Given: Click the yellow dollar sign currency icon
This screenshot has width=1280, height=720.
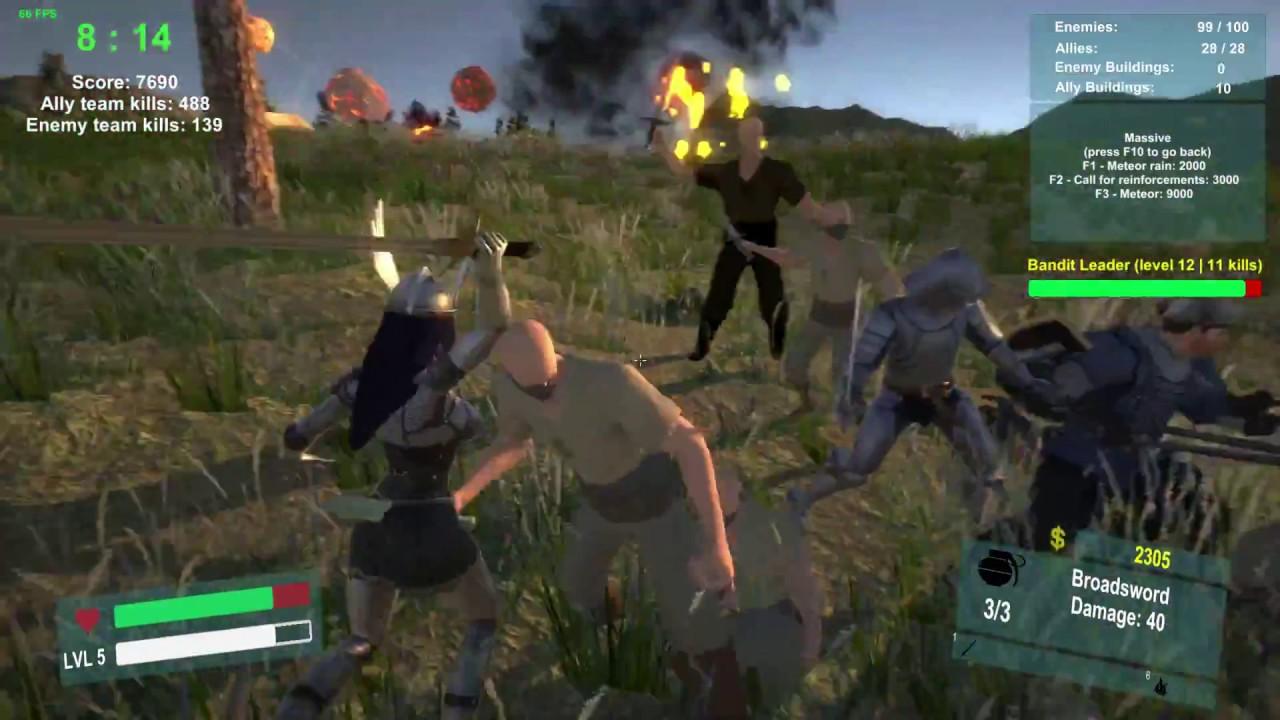Looking at the screenshot, I should coord(1057,540).
